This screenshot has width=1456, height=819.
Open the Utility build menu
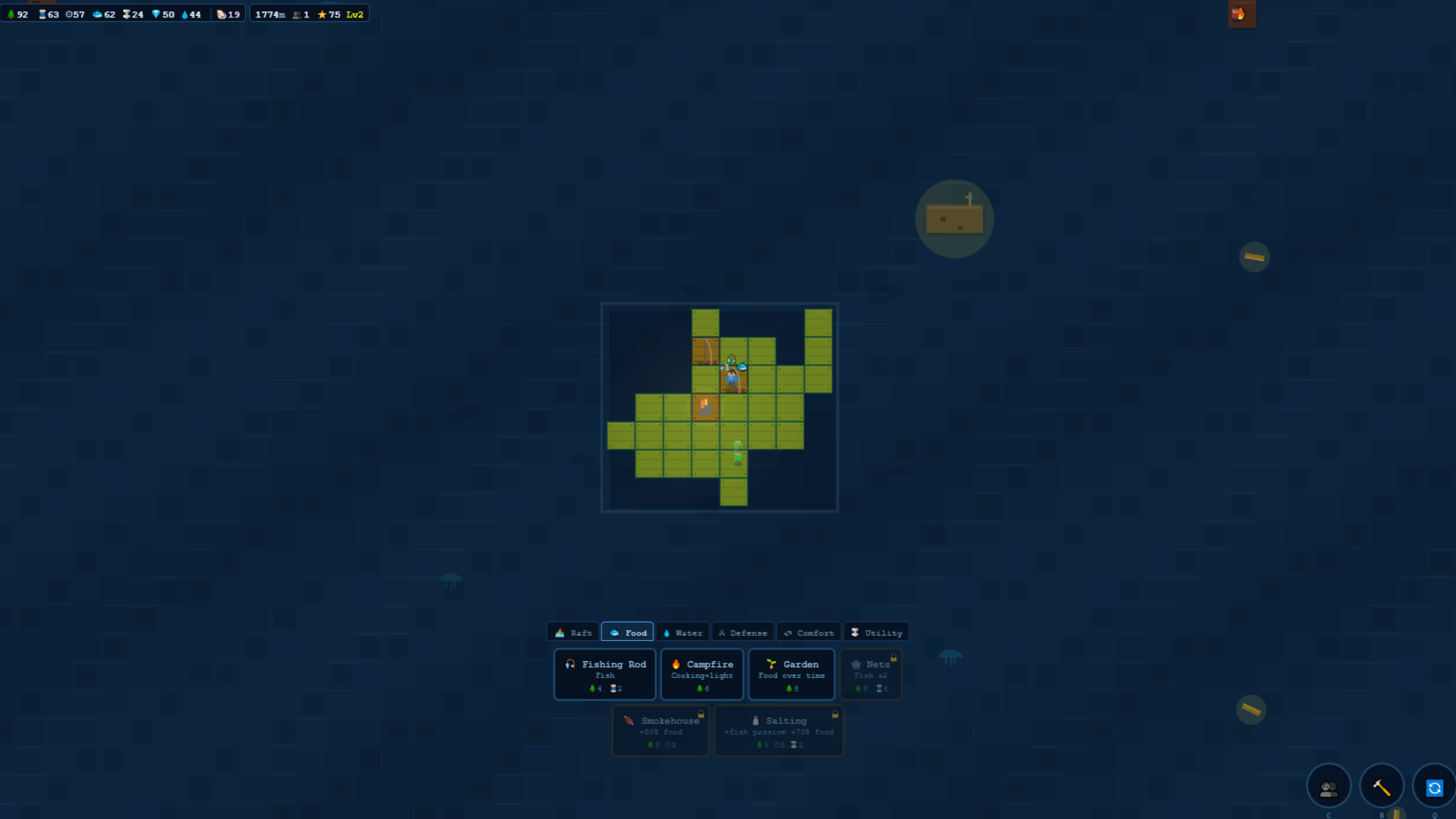876,632
